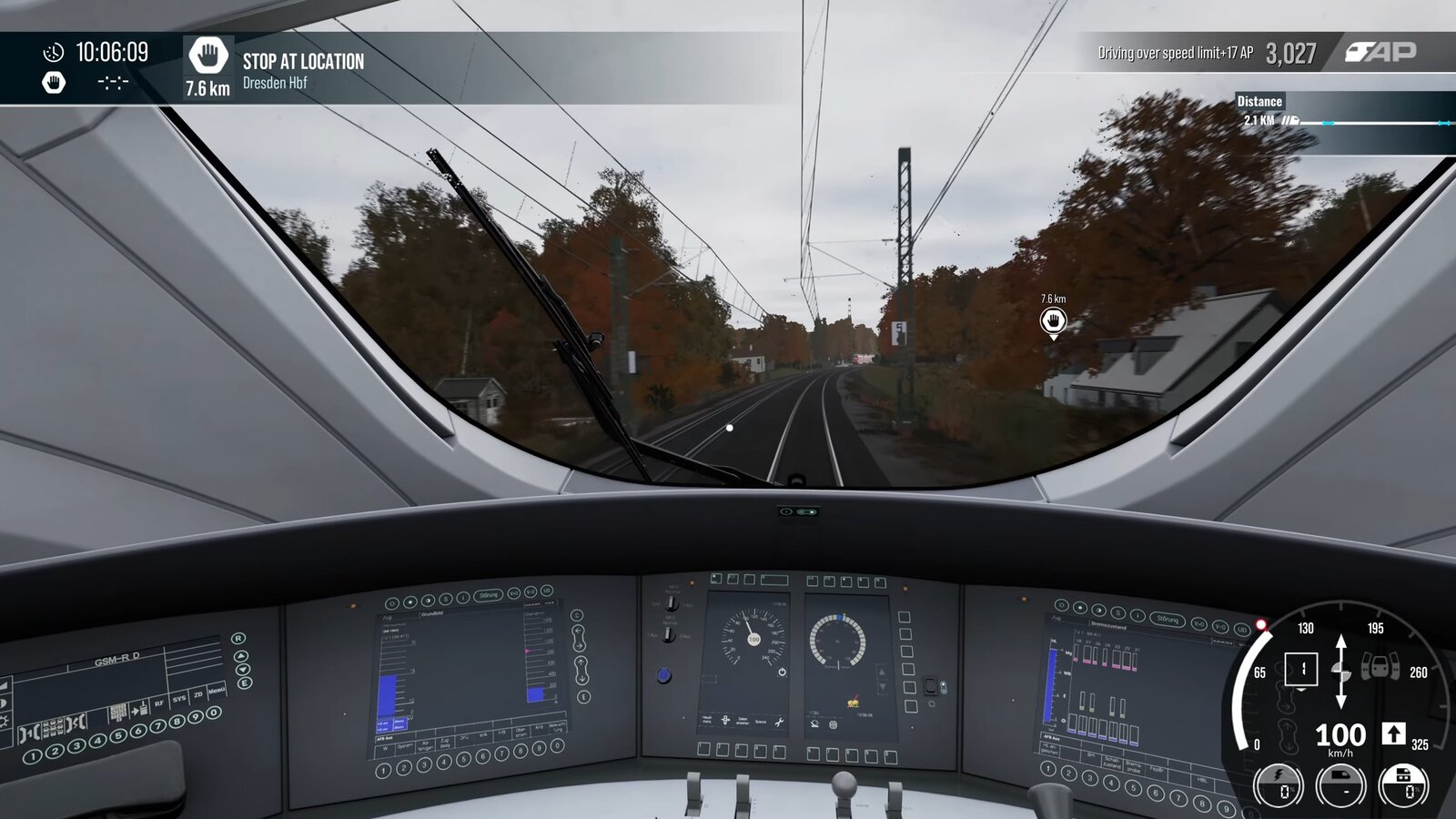
Task: Click the reverser direction arrow icon
Action: pyautogui.click(x=1393, y=733)
